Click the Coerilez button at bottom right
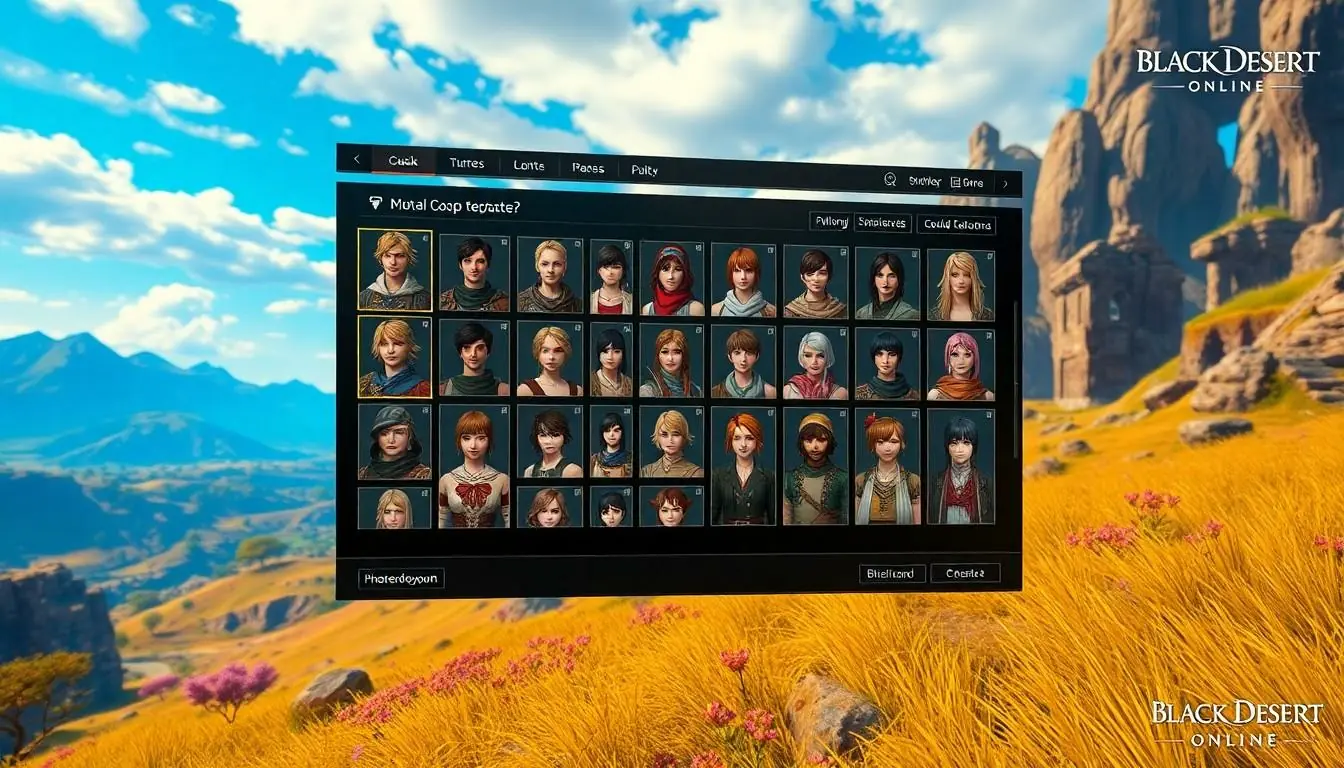This screenshot has width=1344, height=768. pyautogui.click(x=965, y=573)
